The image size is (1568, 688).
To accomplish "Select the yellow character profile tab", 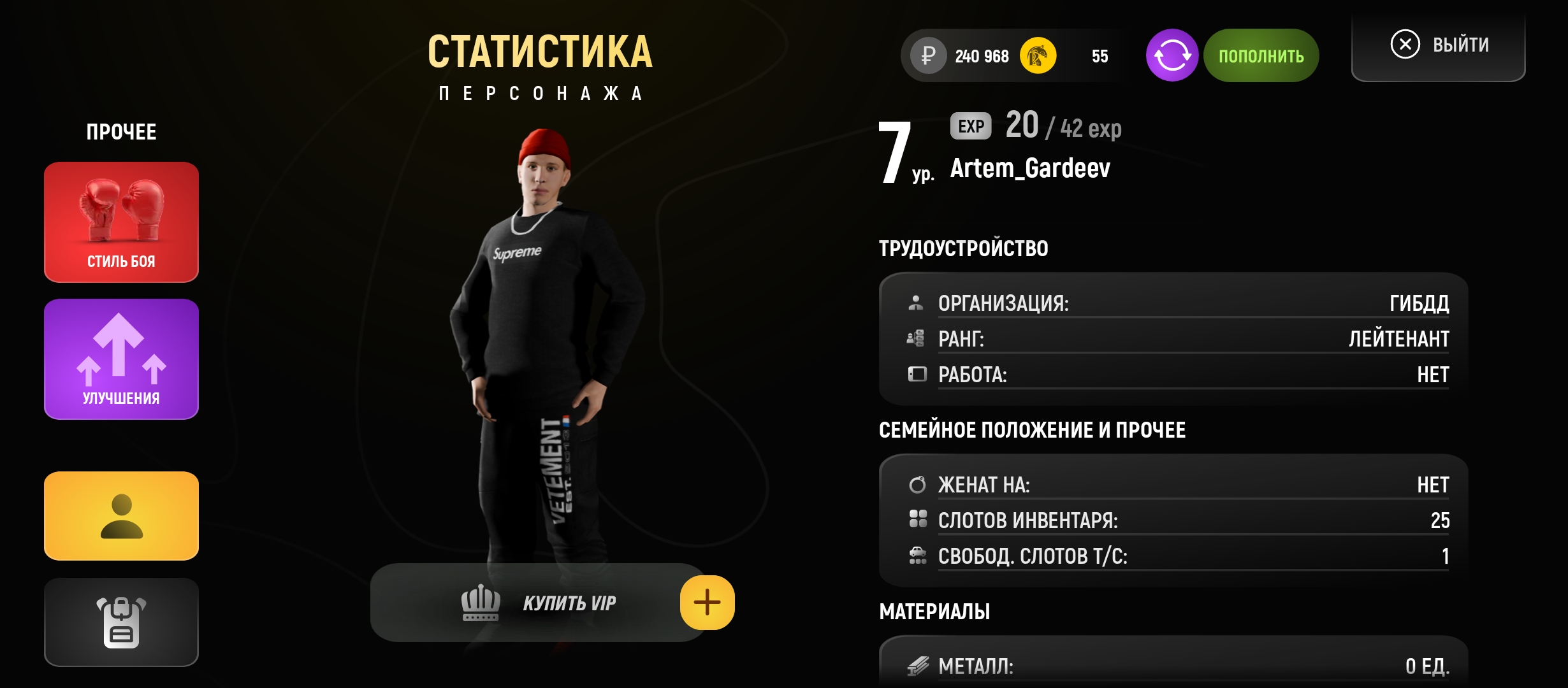I will pyautogui.click(x=121, y=516).
